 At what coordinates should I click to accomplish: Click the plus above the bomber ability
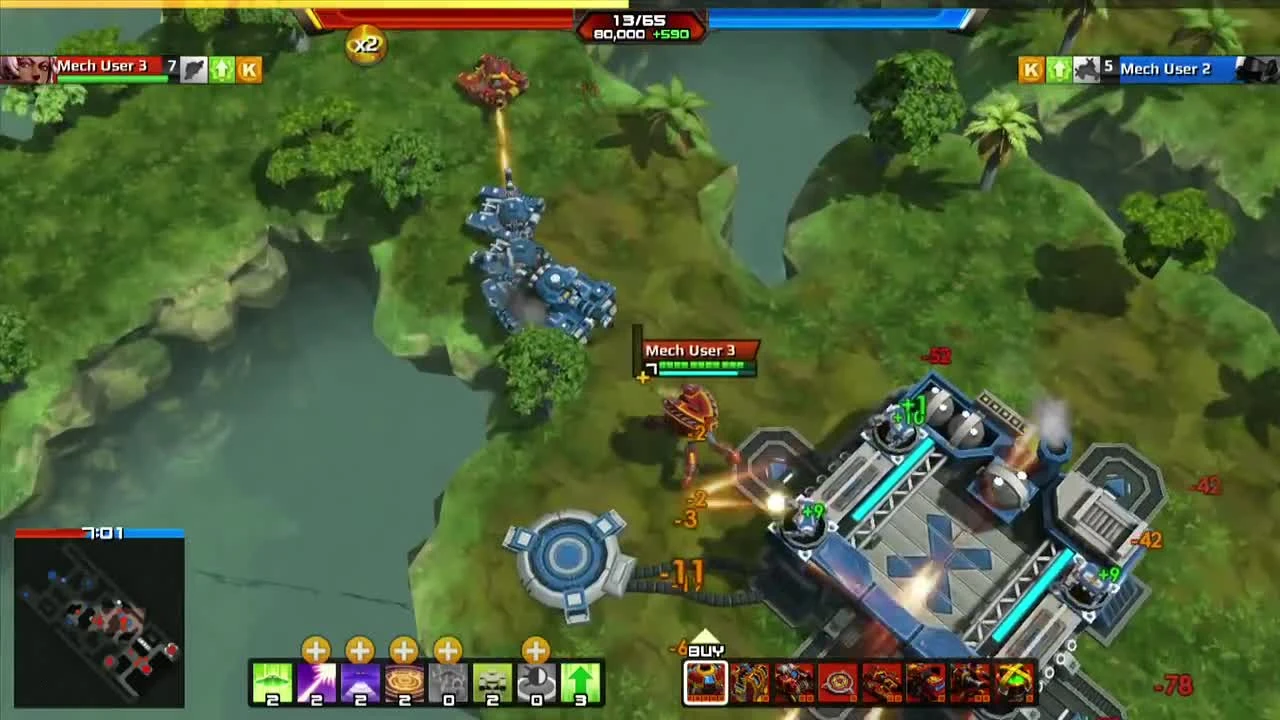(x=316, y=651)
